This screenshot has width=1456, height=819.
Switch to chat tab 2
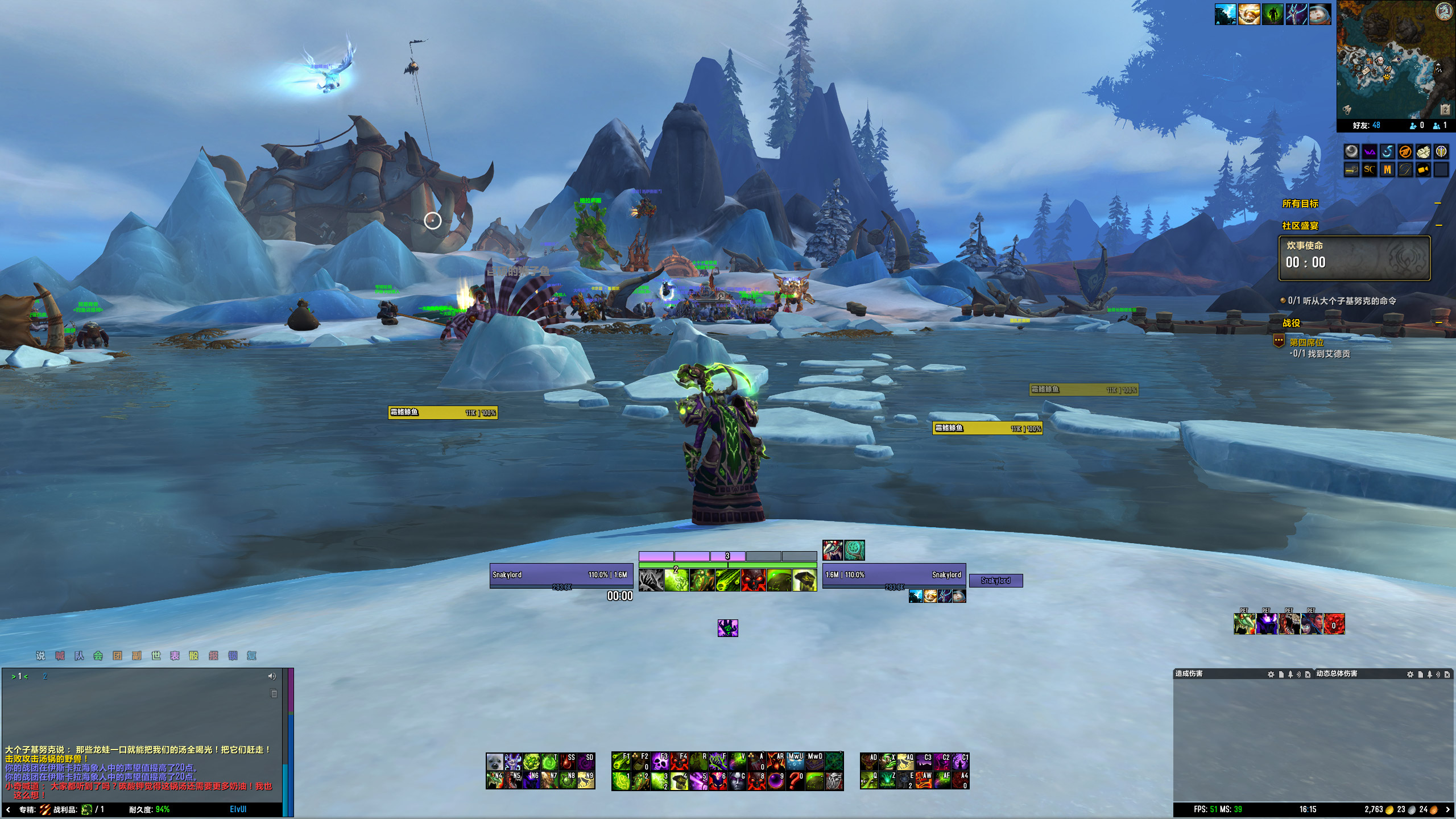coord(45,676)
